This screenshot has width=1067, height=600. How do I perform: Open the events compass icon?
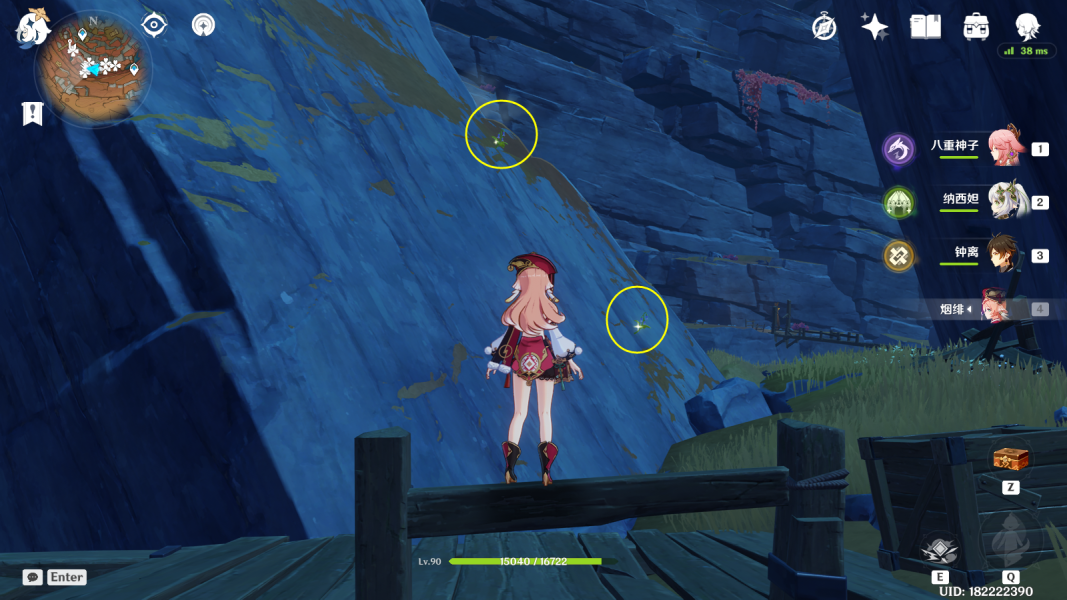coord(824,27)
